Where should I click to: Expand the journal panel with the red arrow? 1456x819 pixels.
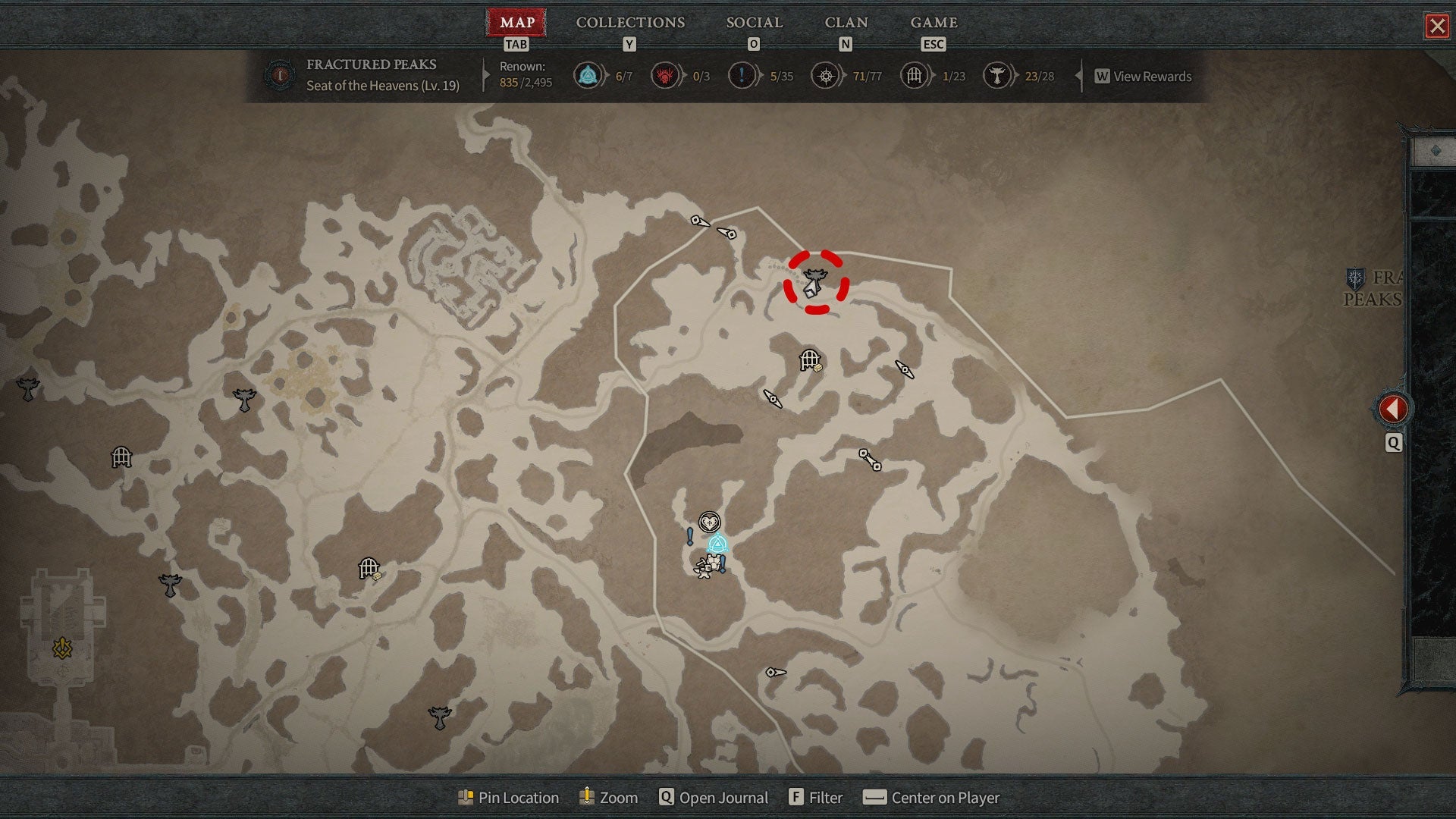[x=1392, y=409]
